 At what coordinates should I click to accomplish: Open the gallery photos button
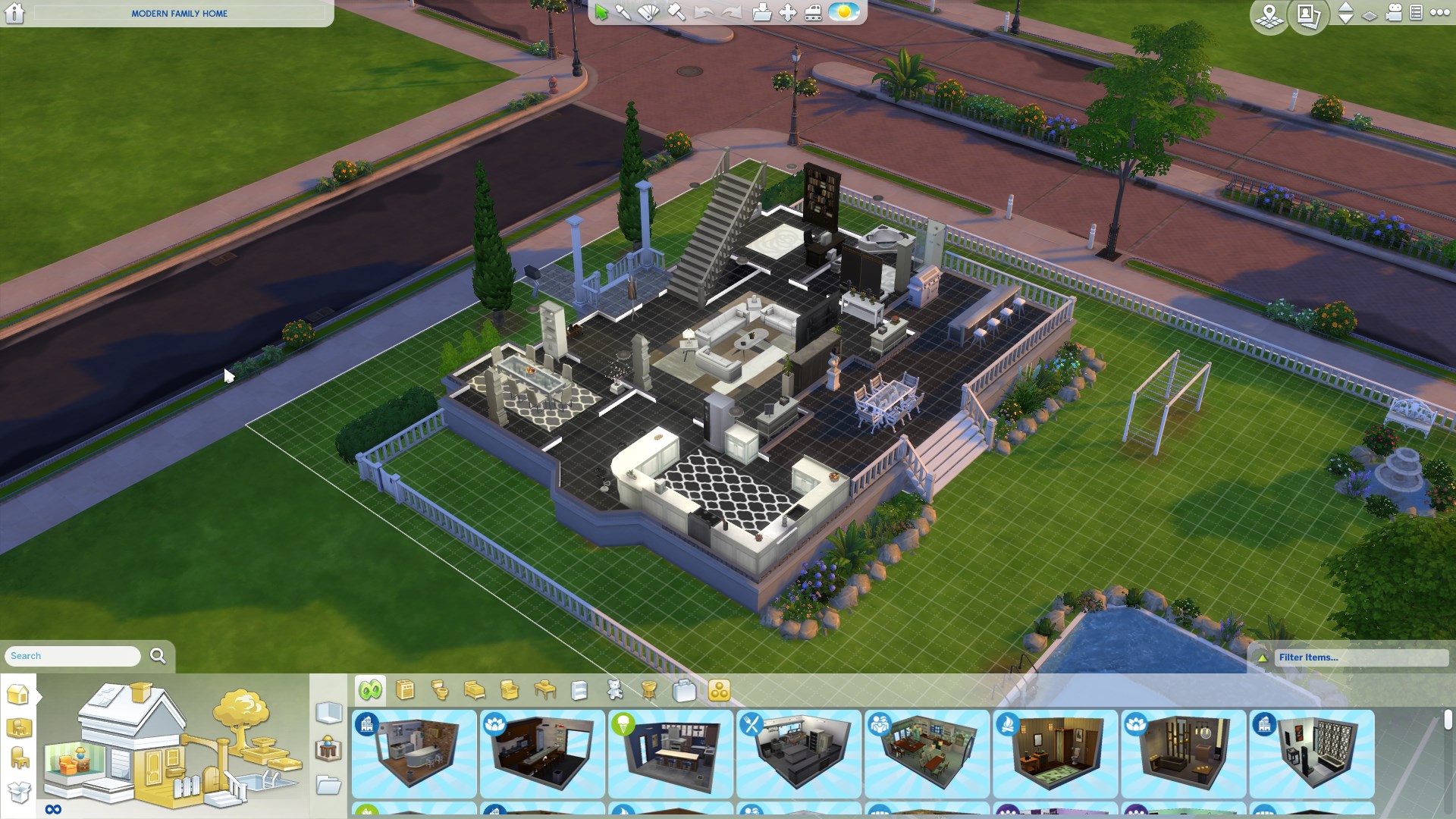(x=1309, y=15)
